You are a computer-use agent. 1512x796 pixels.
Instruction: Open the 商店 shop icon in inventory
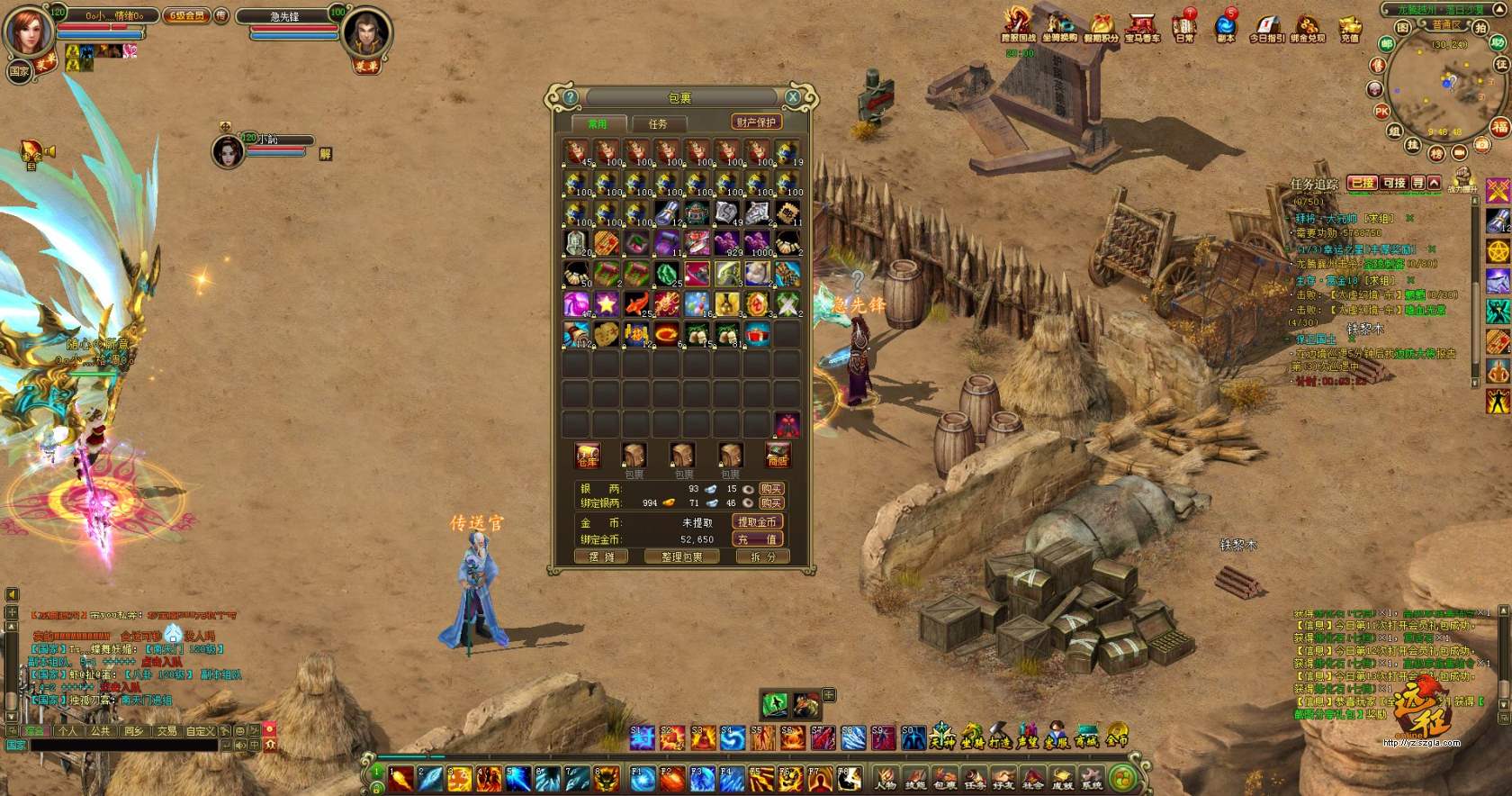point(778,456)
